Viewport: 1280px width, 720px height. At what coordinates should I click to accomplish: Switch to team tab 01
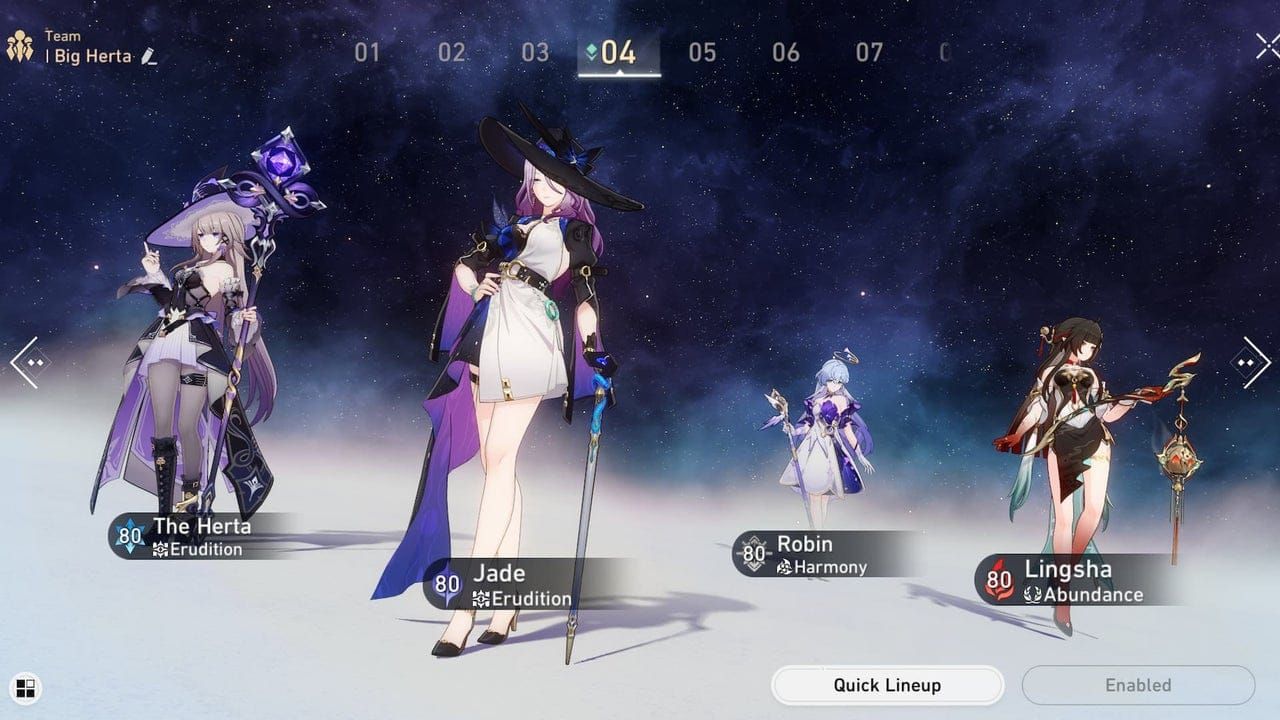click(367, 52)
